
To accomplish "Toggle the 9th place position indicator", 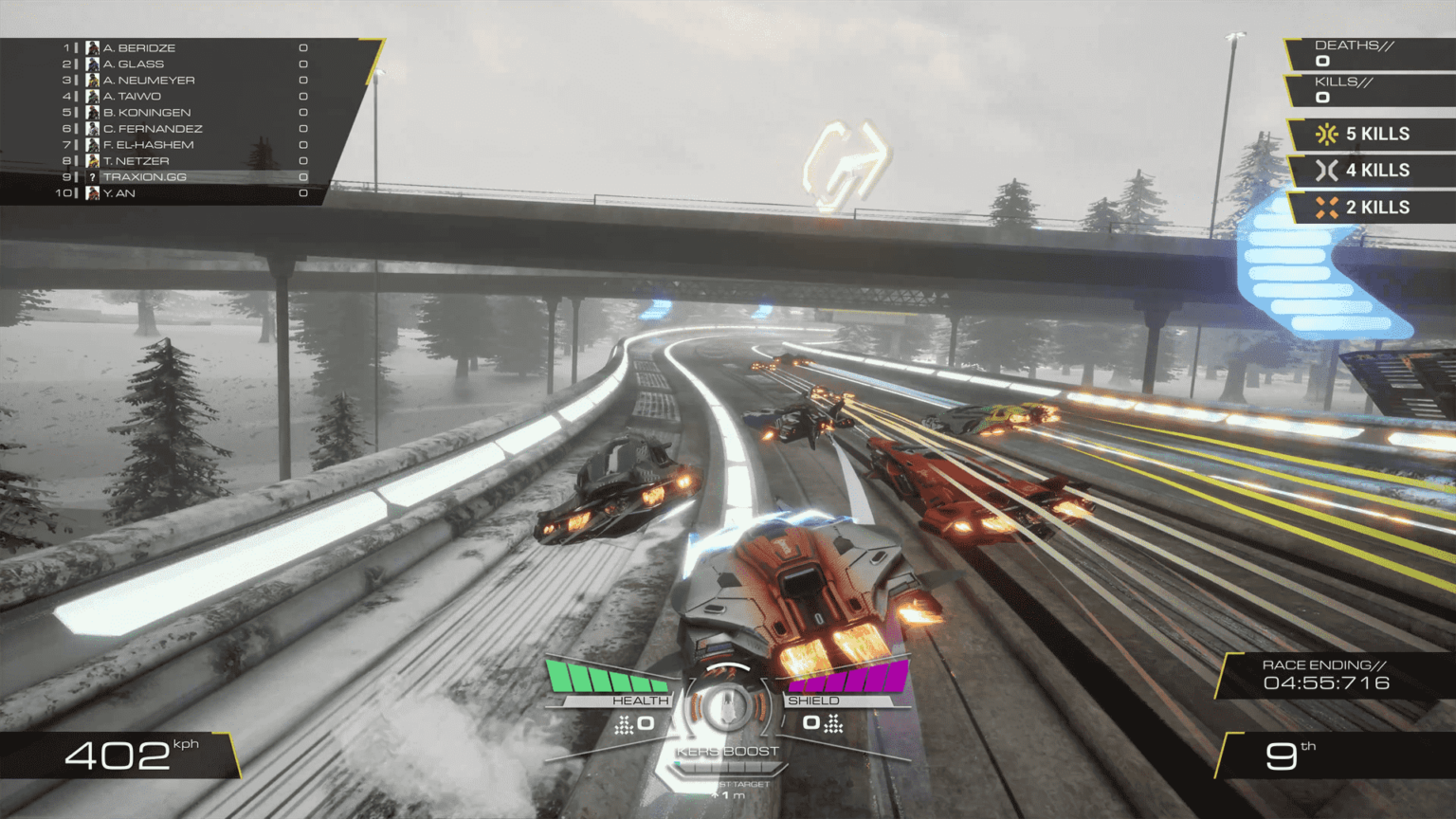I will click(1292, 756).
